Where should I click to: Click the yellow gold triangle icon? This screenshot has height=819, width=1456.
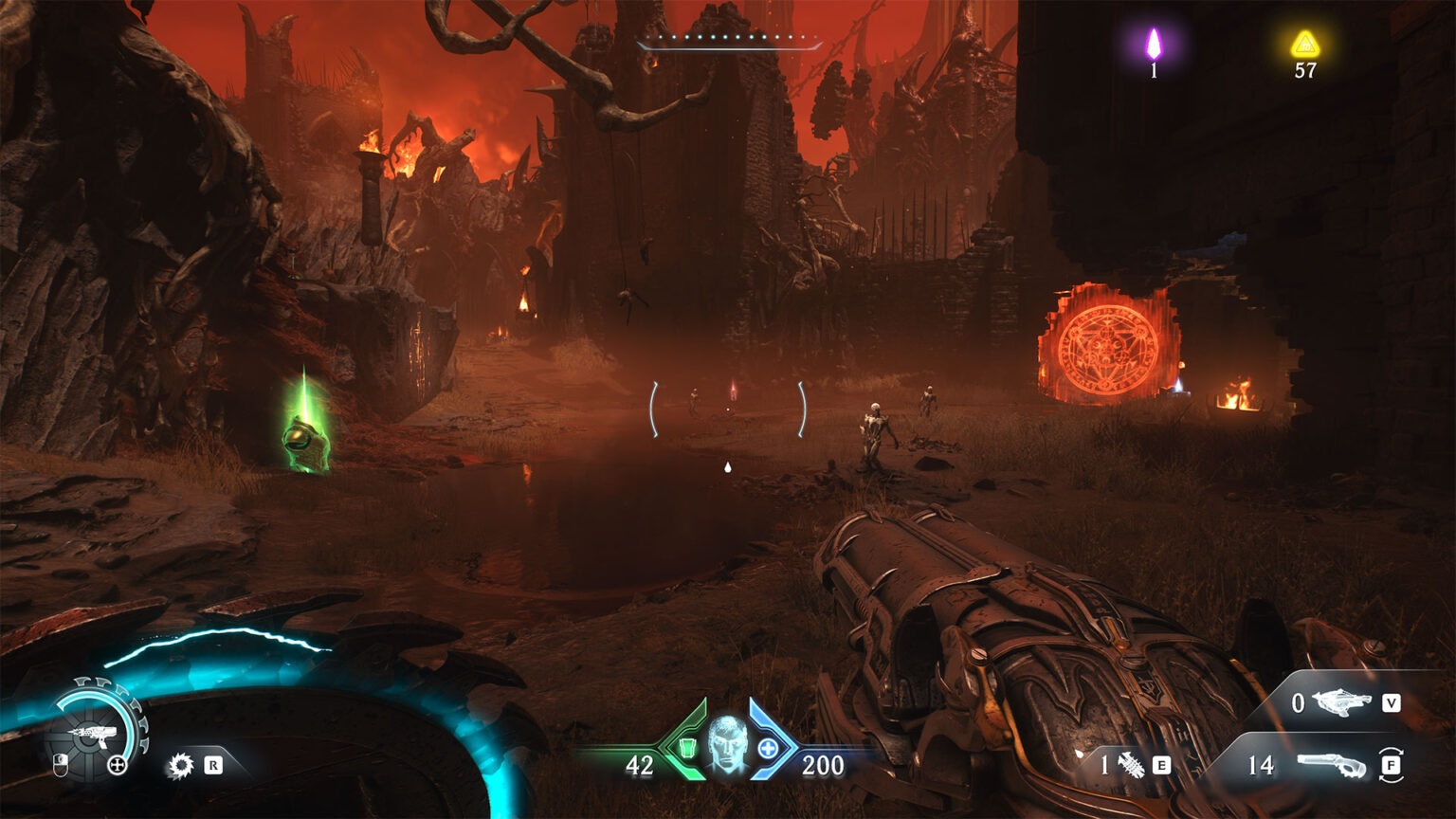1305,44
